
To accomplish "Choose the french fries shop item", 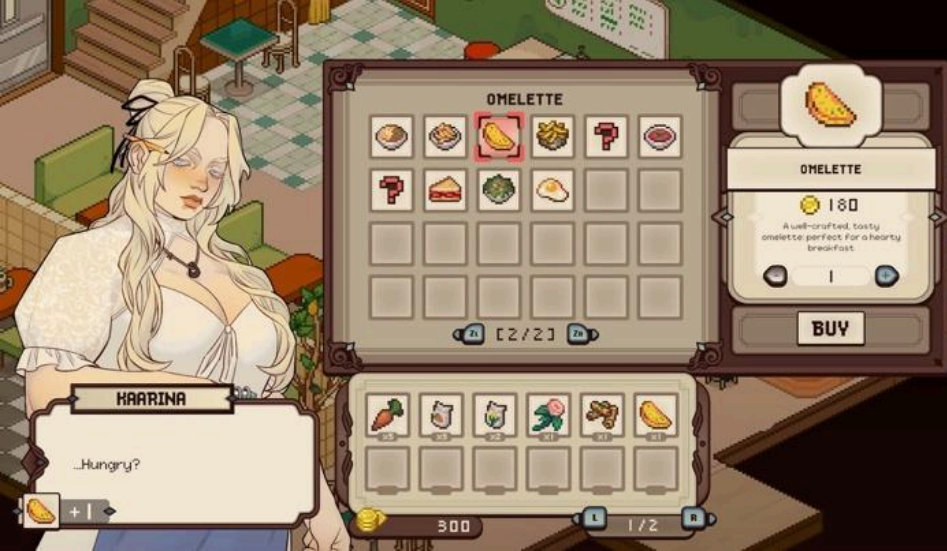I will click(x=552, y=136).
